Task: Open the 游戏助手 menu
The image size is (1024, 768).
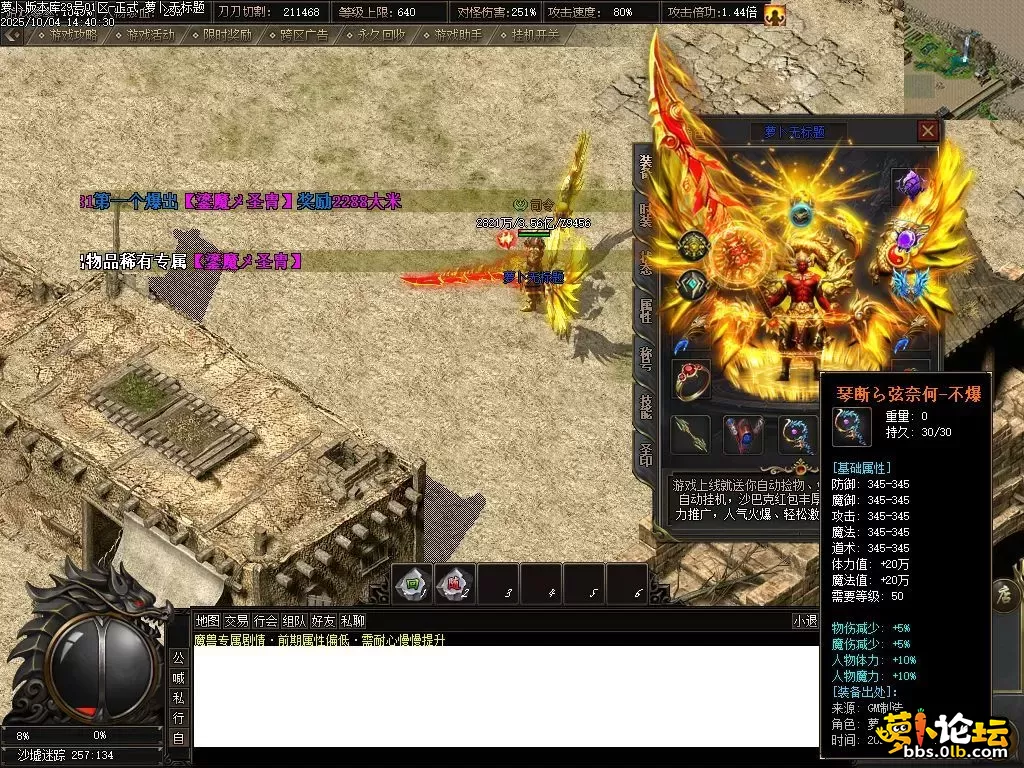Action: [x=458, y=34]
